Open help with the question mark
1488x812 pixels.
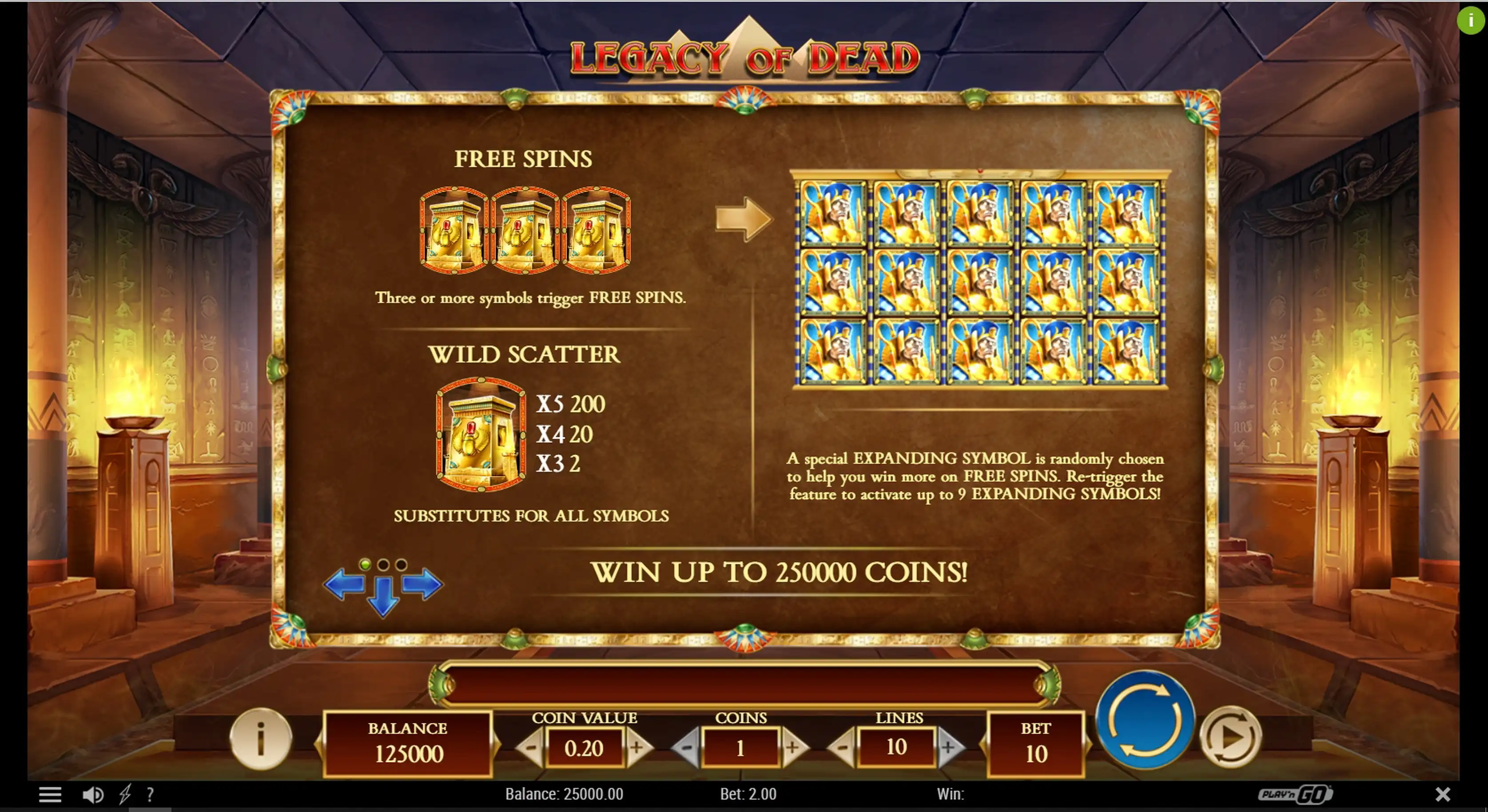pos(150,795)
